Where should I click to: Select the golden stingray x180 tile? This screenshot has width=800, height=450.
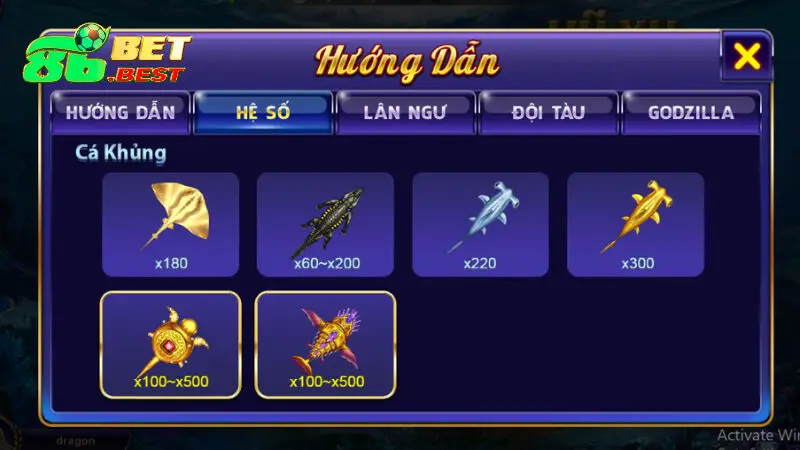(171, 224)
